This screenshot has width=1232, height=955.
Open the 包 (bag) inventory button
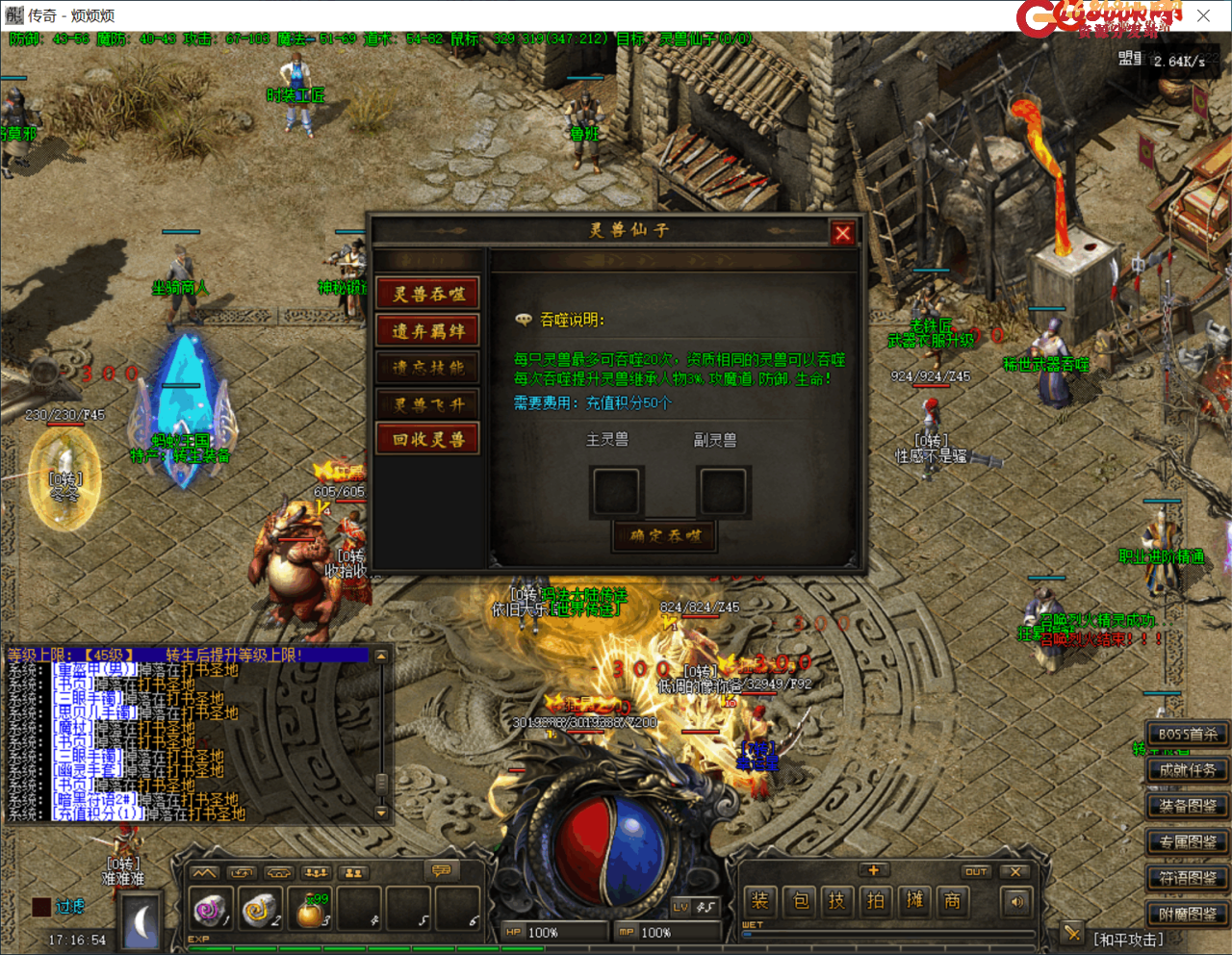[x=800, y=901]
